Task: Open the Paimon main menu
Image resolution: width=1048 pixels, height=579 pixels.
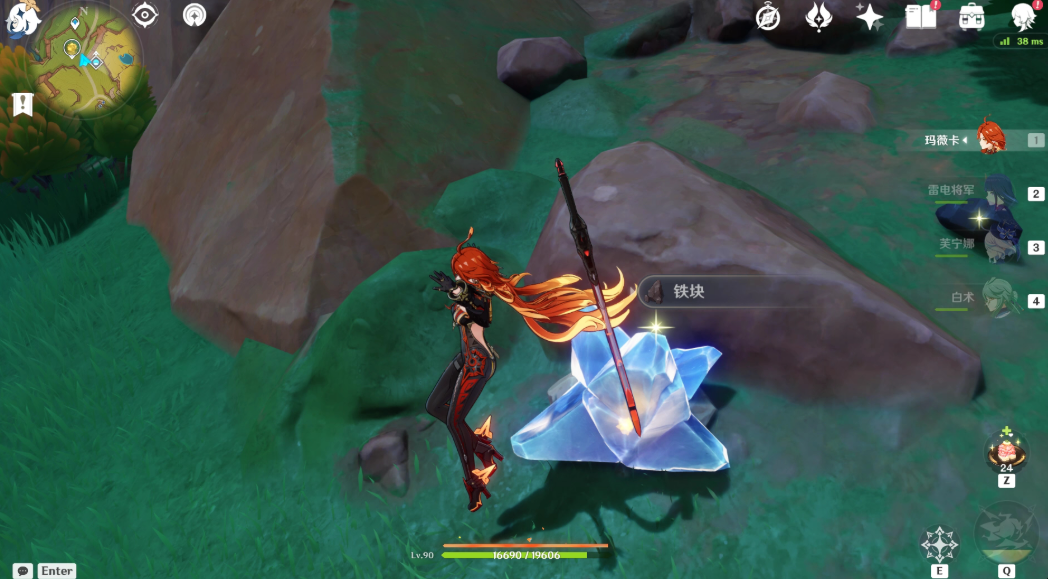Action: [x=22, y=20]
